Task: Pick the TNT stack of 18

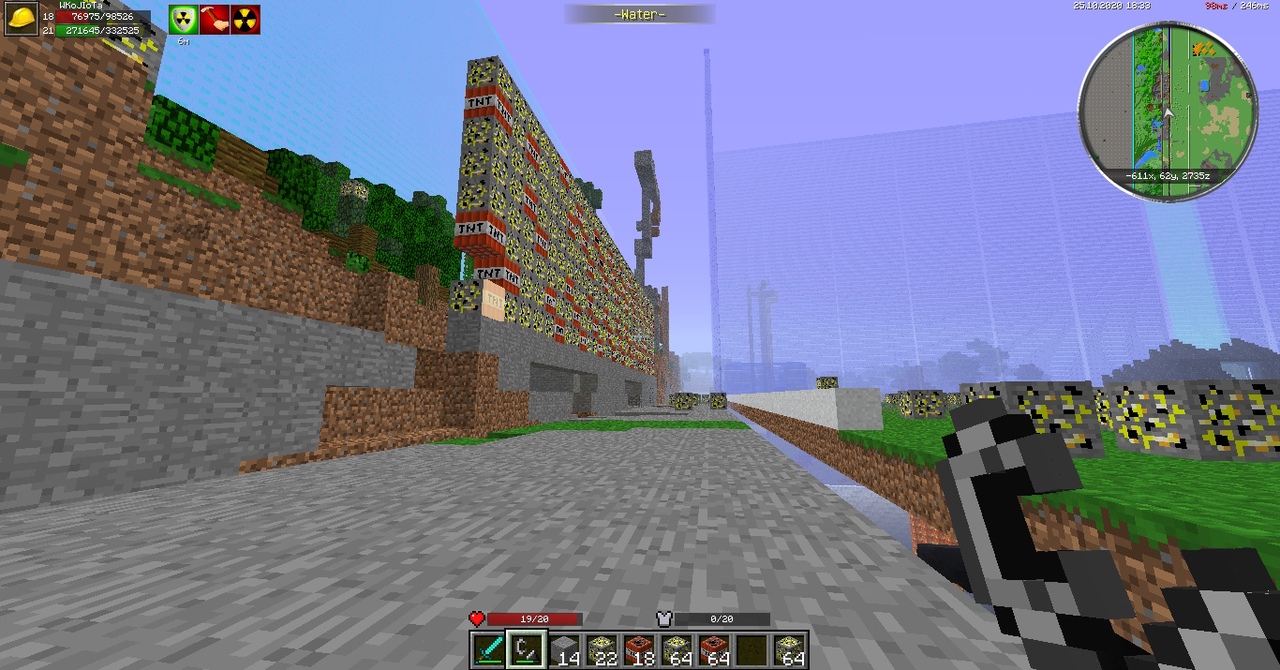Action: tap(640, 650)
